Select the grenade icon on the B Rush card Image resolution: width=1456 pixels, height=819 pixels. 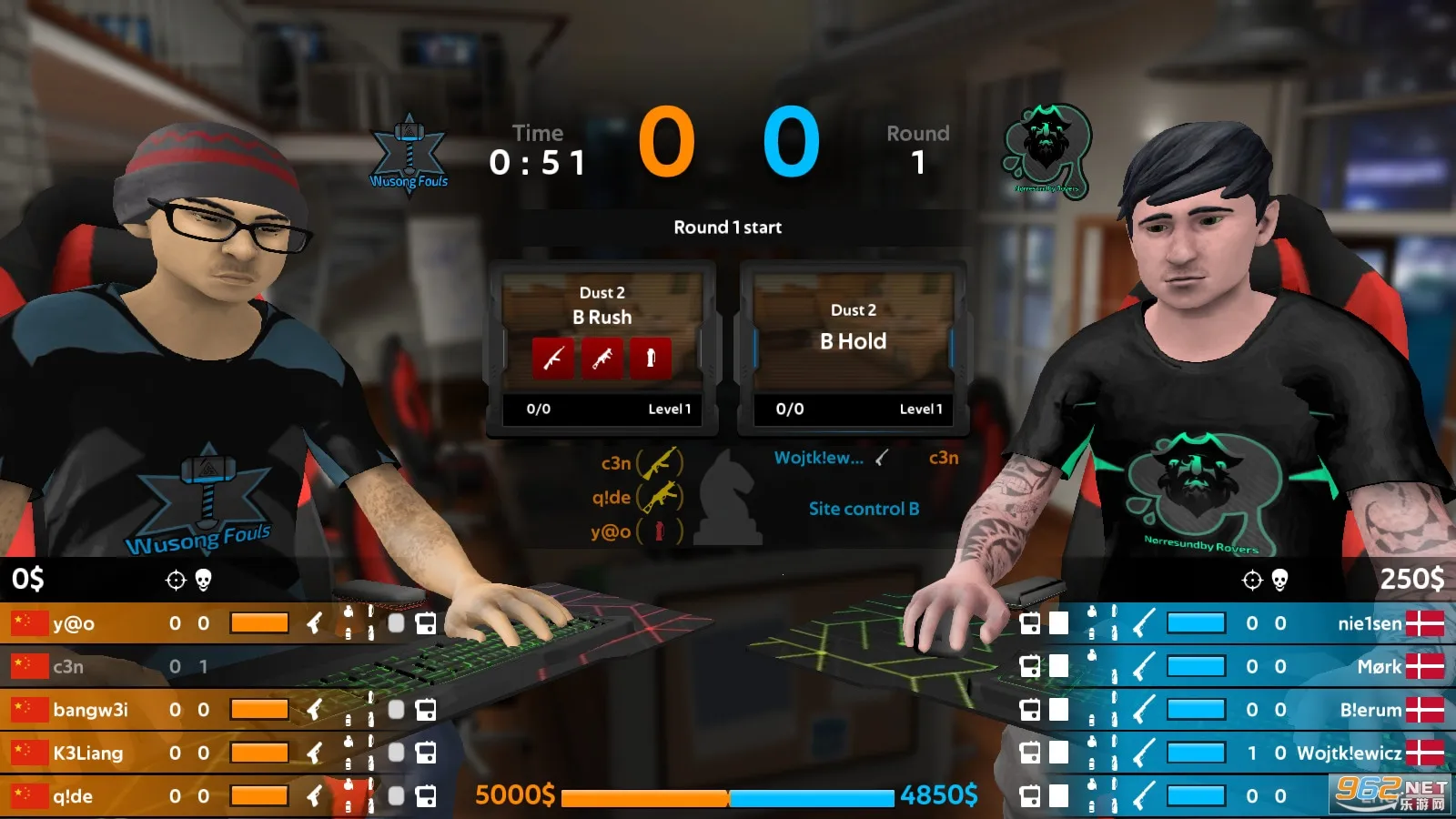pyautogui.click(x=652, y=359)
